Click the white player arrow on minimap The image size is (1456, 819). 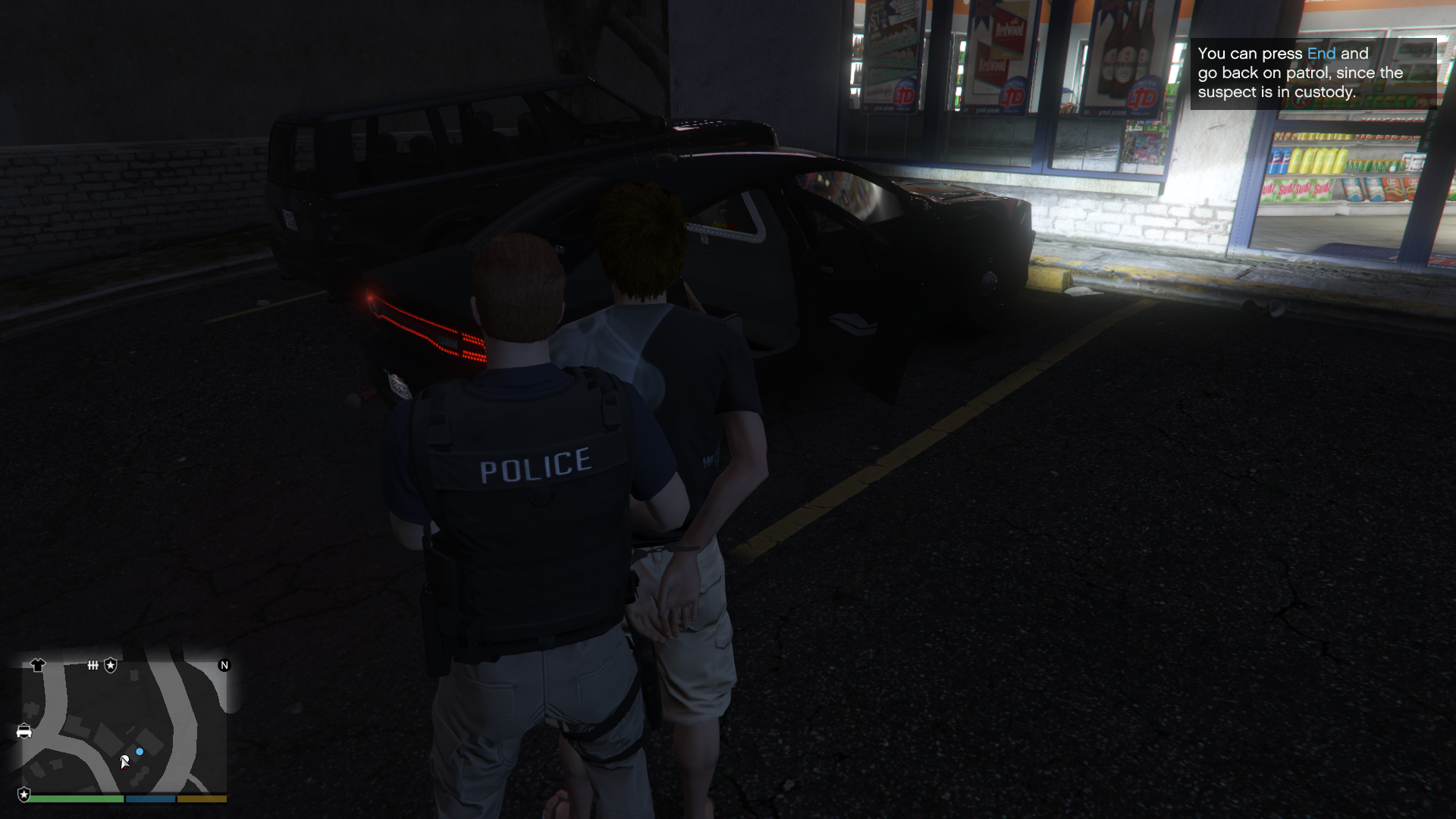[125, 761]
